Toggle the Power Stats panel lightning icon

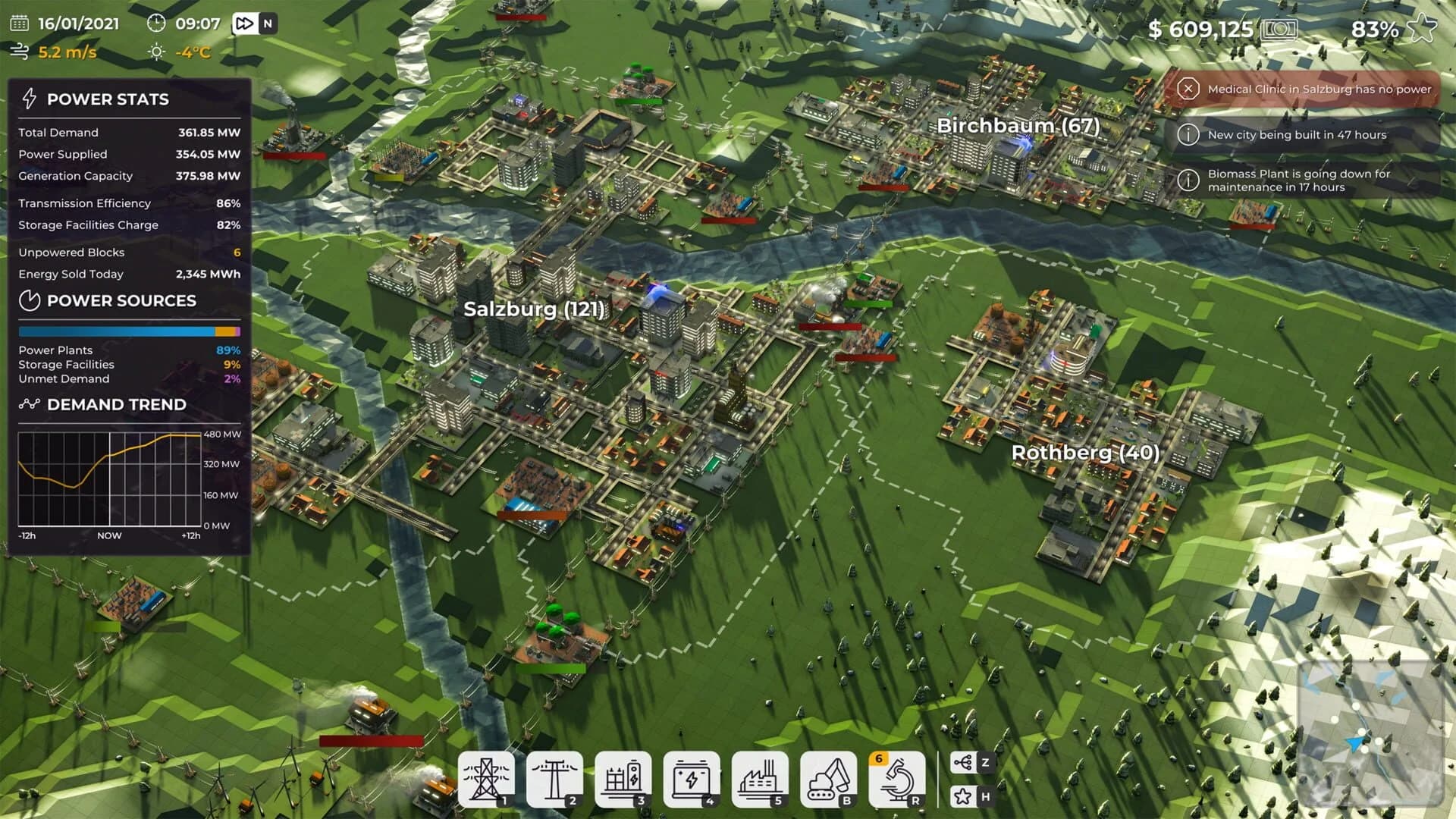pos(30,98)
